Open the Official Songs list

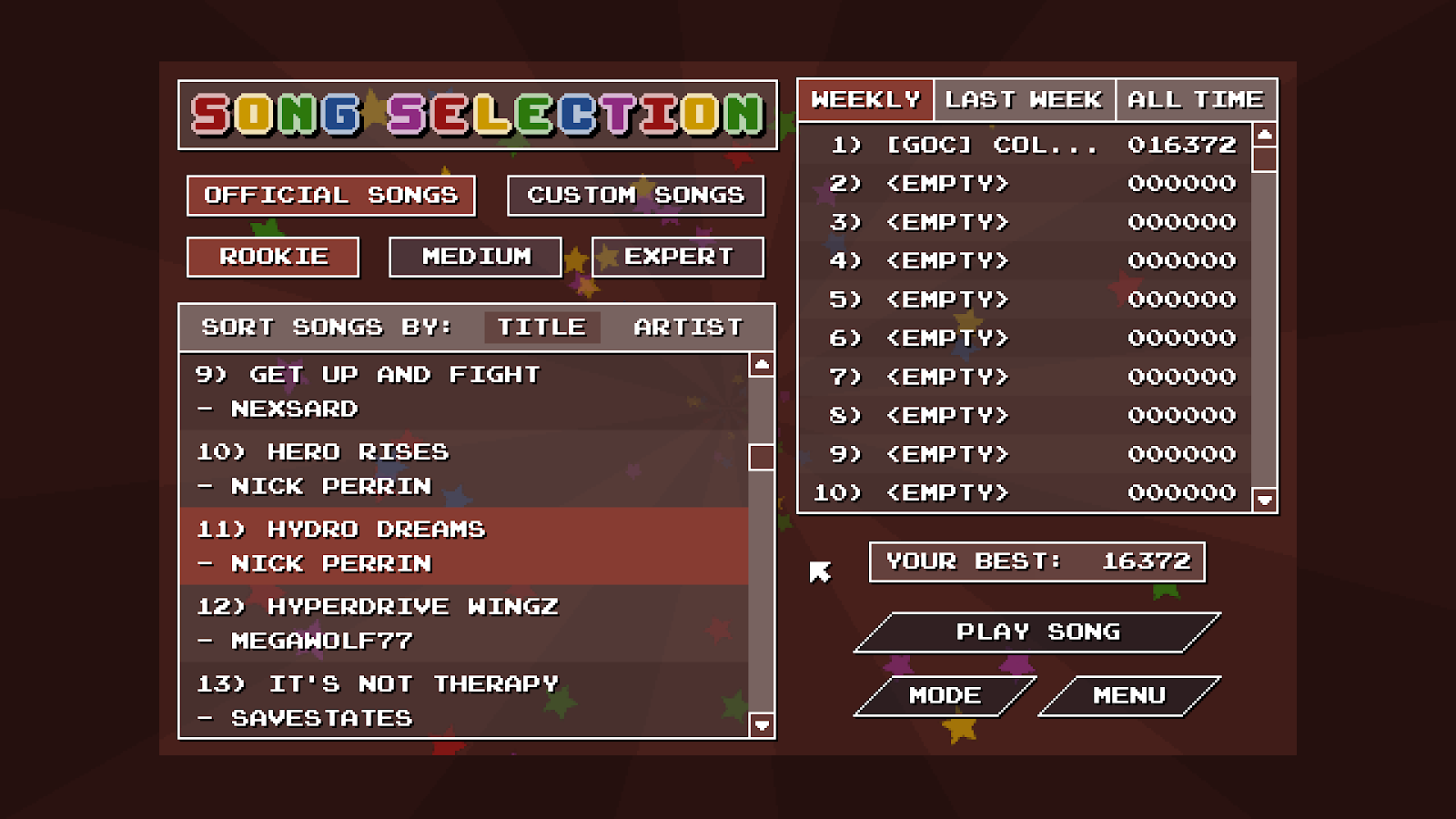pyautogui.click(x=330, y=195)
